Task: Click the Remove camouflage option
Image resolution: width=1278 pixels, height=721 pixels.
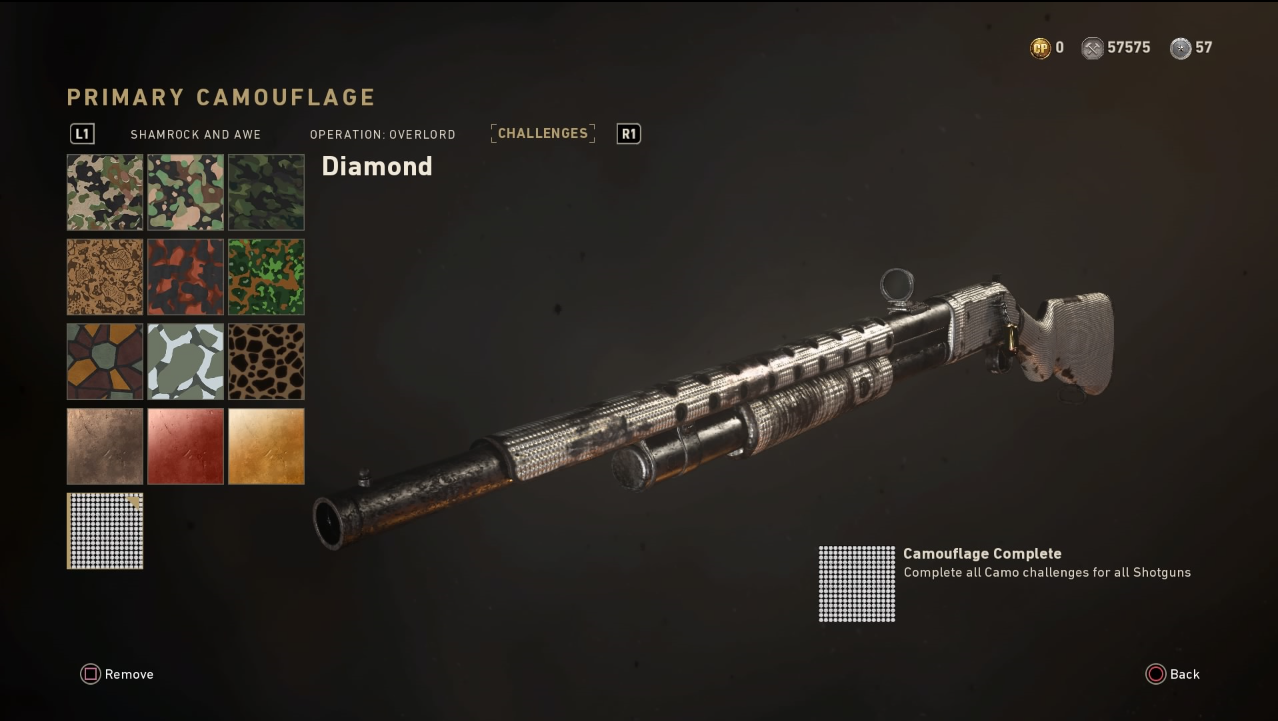Action: pos(118,674)
